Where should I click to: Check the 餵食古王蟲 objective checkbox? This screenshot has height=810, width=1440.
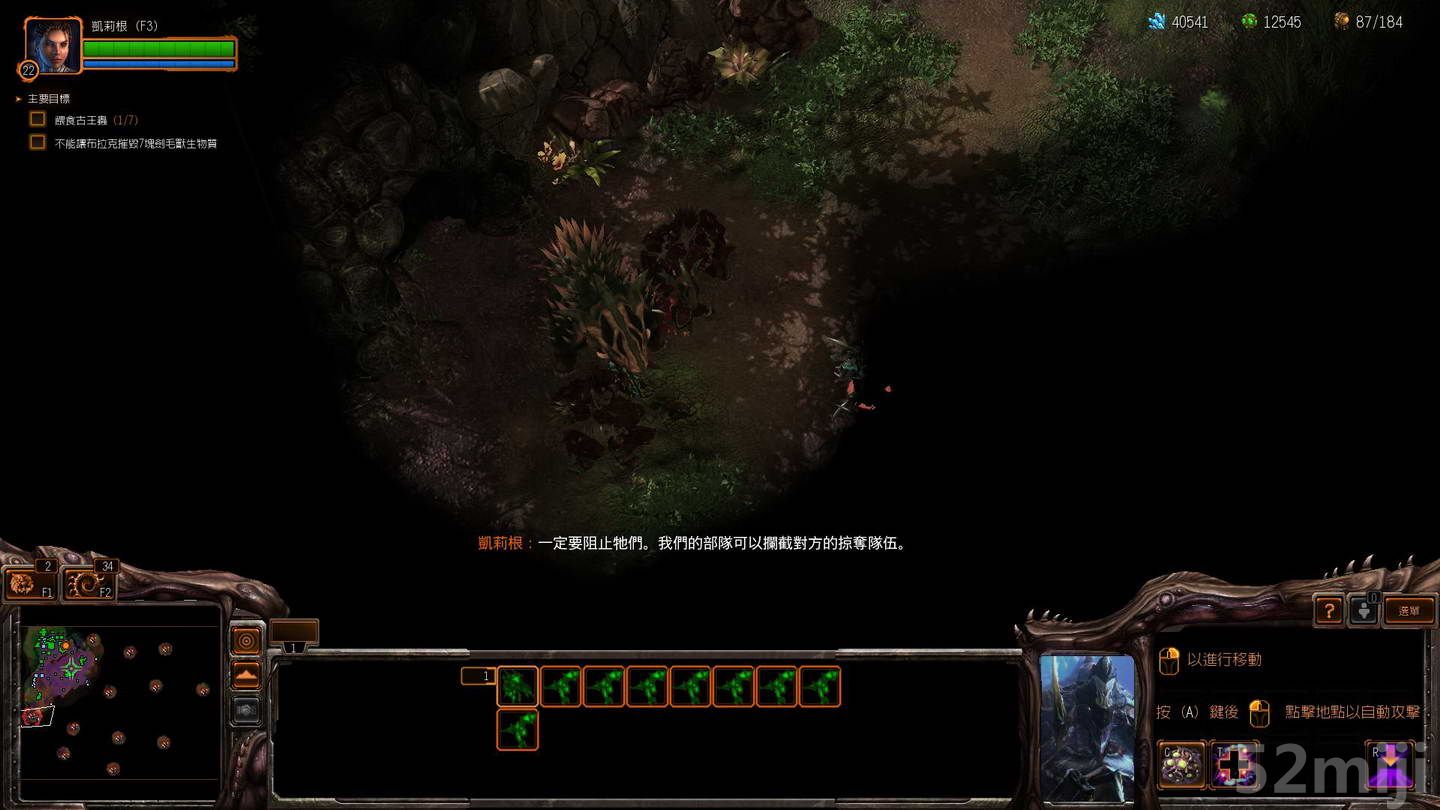point(37,118)
